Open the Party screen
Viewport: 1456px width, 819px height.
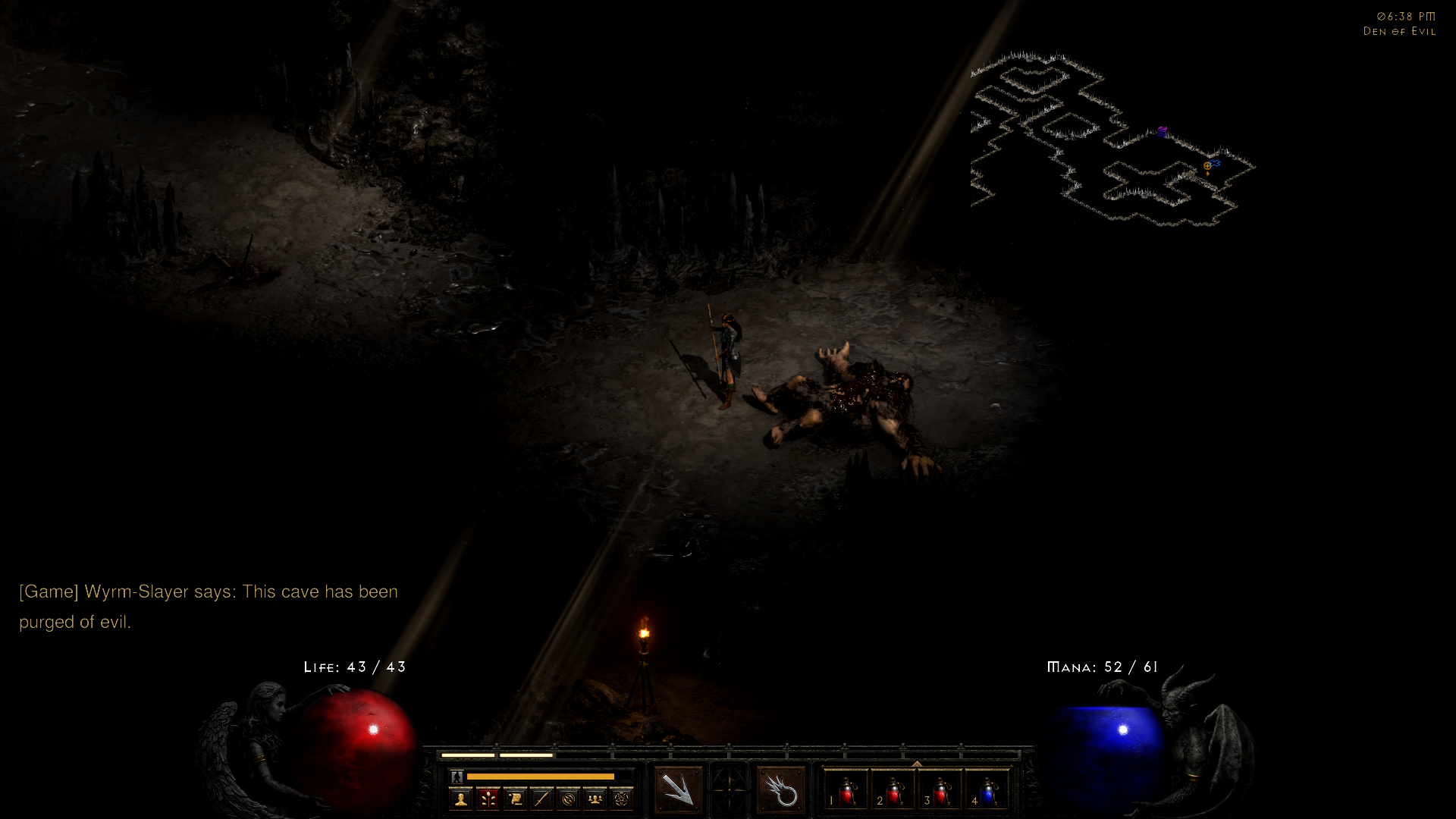click(595, 797)
